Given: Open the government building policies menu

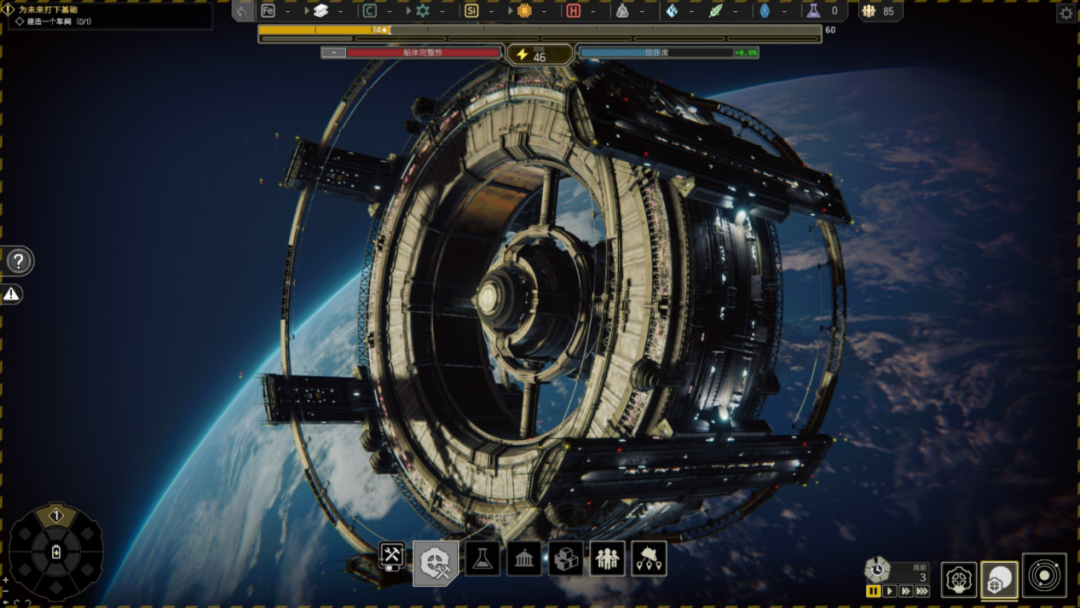Looking at the screenshot, I should 524,559.
